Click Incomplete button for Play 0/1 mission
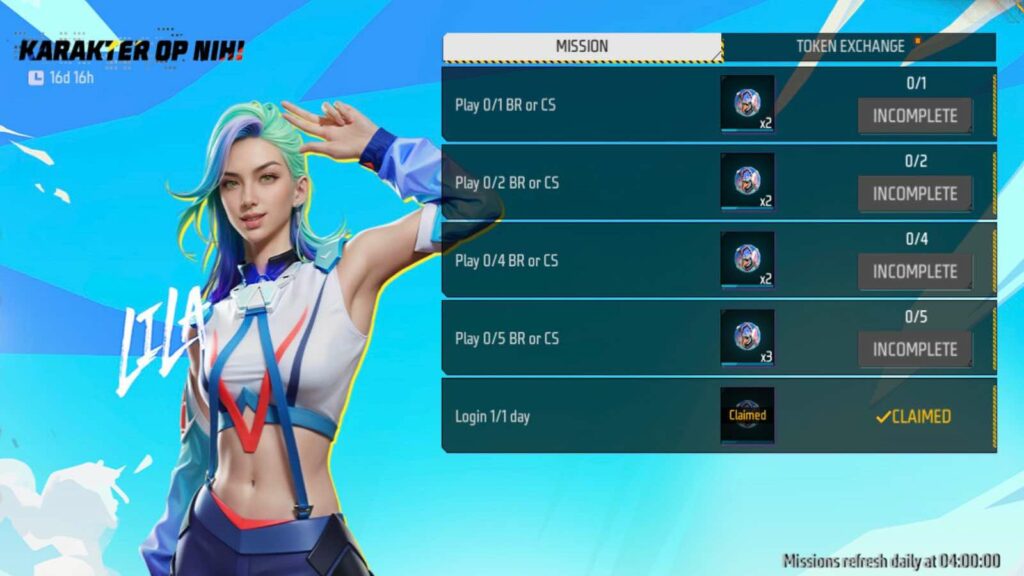Screen dimensions: 1024x576 pos(914,116)
